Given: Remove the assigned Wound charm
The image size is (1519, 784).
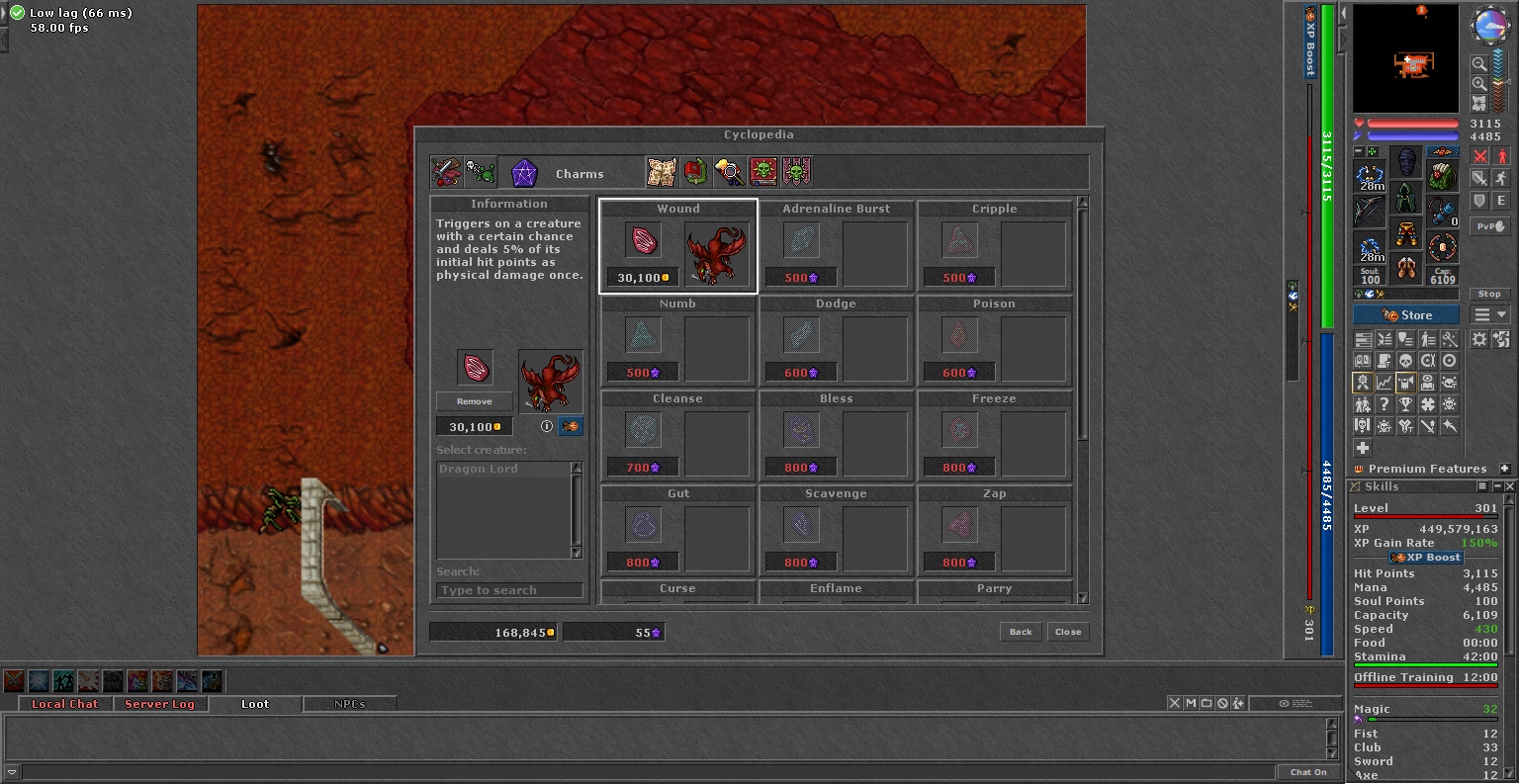Looking at the screenshot, I should click(475, 401).
